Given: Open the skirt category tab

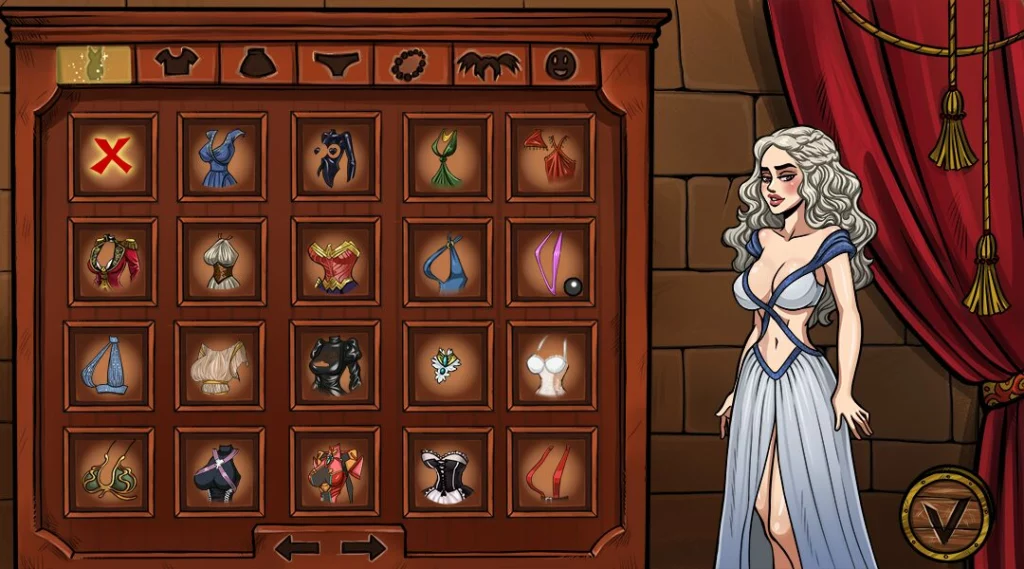Looking at the screenshot, I should pyautogui.click(x=257, y=64).
